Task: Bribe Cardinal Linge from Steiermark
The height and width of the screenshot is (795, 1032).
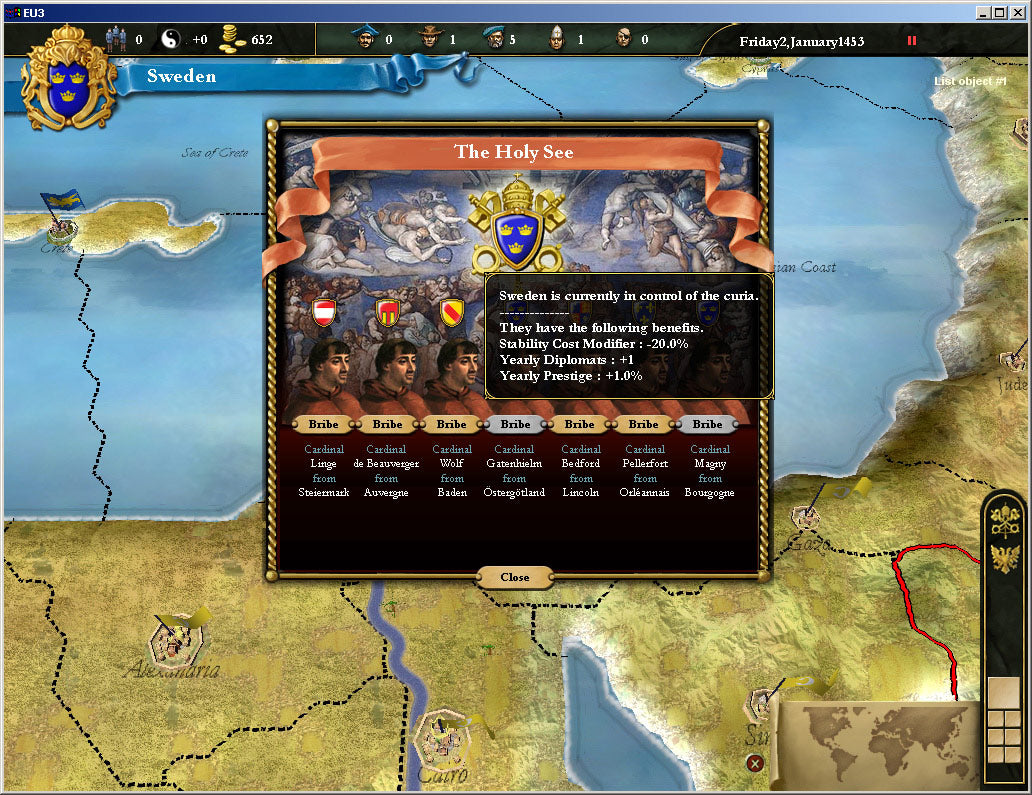Action: [x=323, y=424]
